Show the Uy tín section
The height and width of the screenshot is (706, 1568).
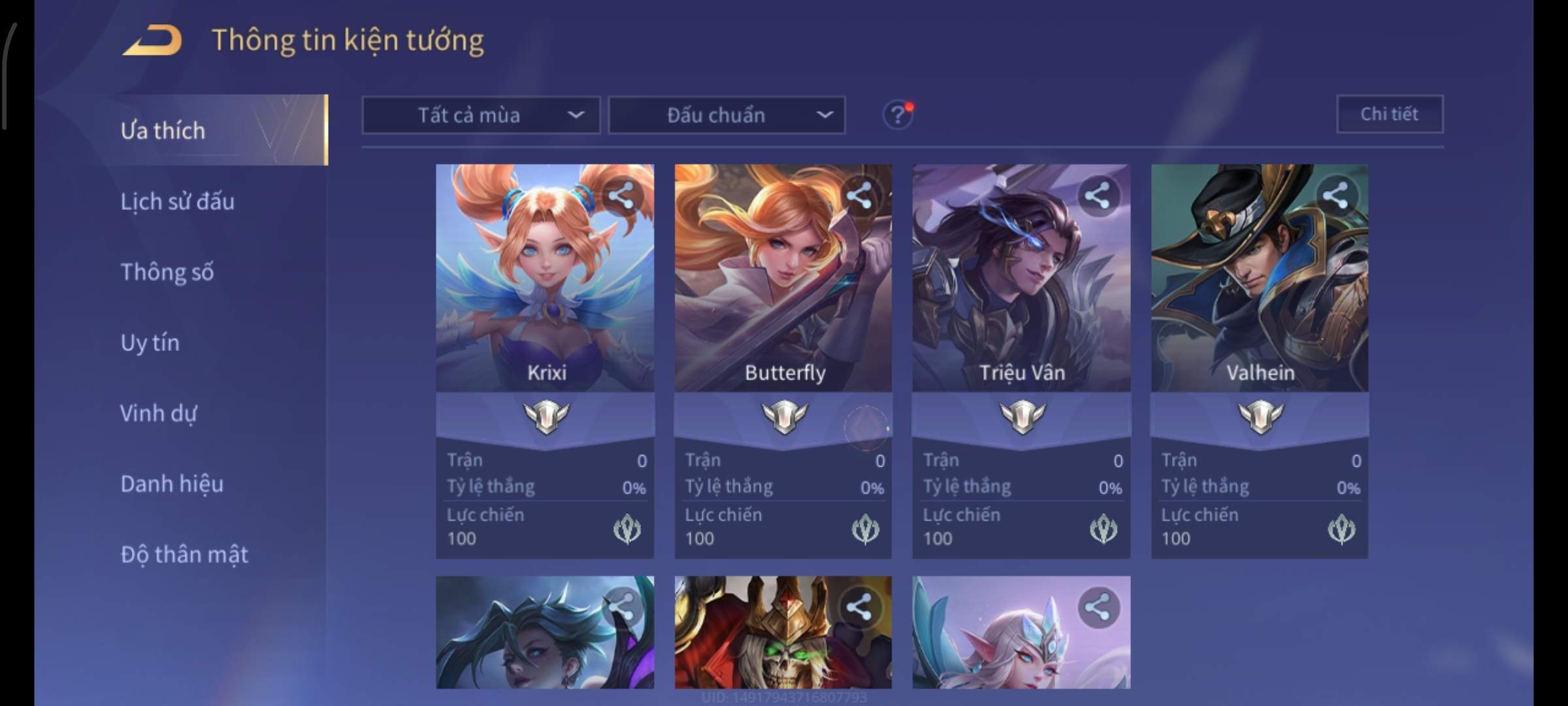[x=150, y=343]
